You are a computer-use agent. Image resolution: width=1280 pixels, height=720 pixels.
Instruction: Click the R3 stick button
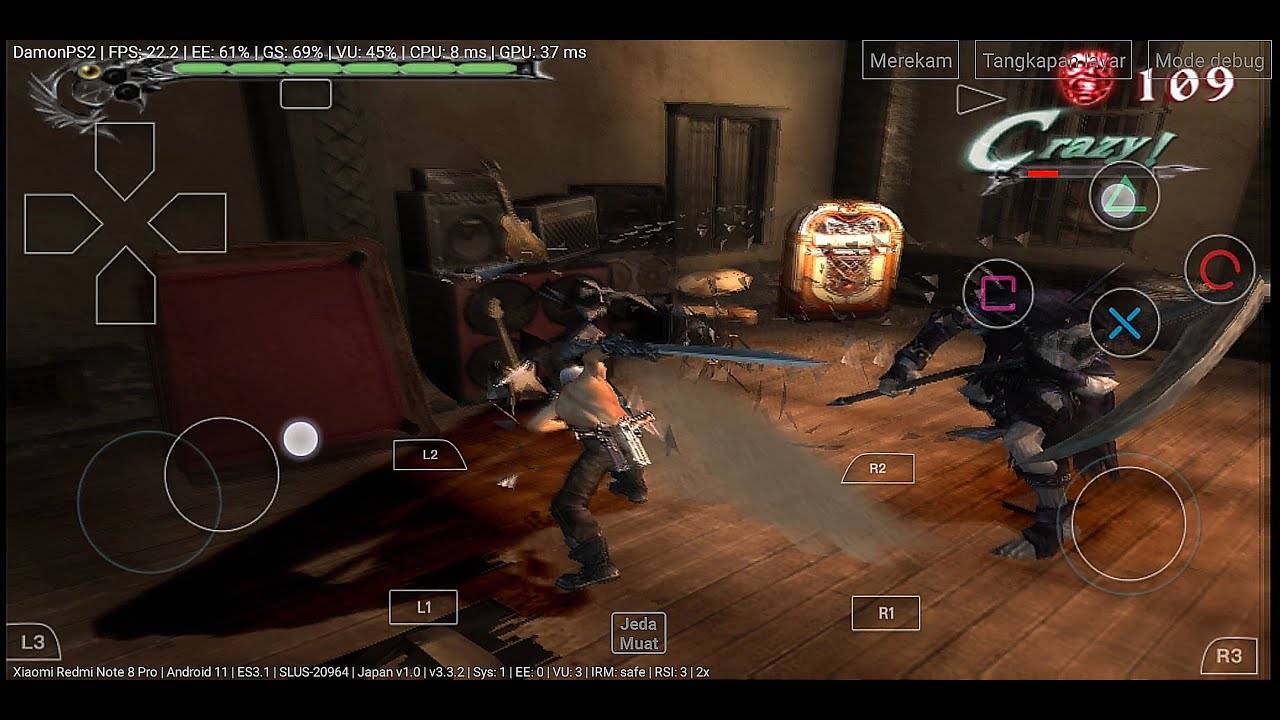click(x=1229, y=656)
